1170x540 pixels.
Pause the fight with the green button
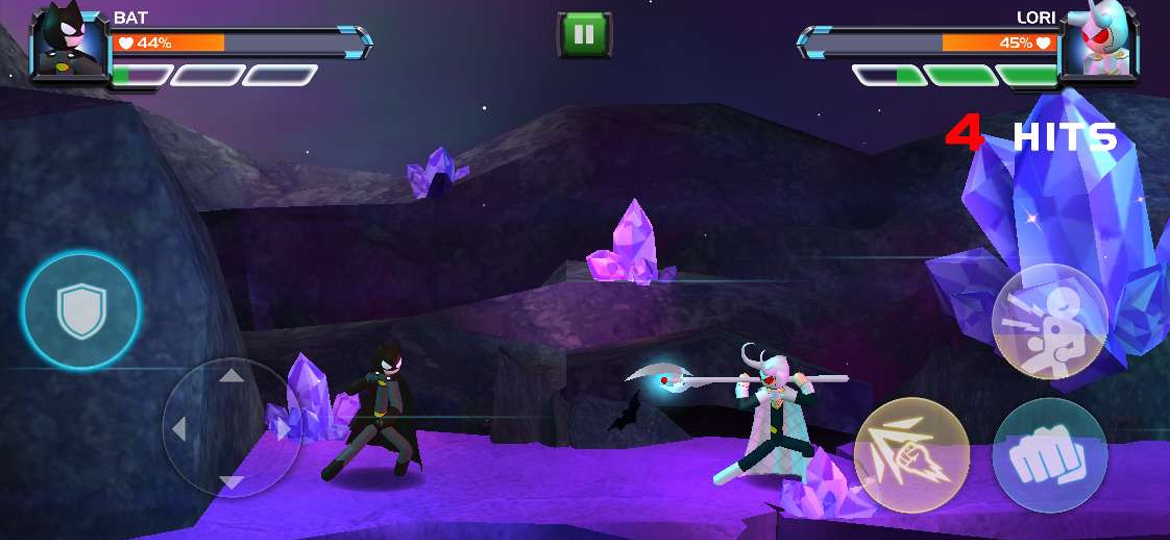(584, 35)
